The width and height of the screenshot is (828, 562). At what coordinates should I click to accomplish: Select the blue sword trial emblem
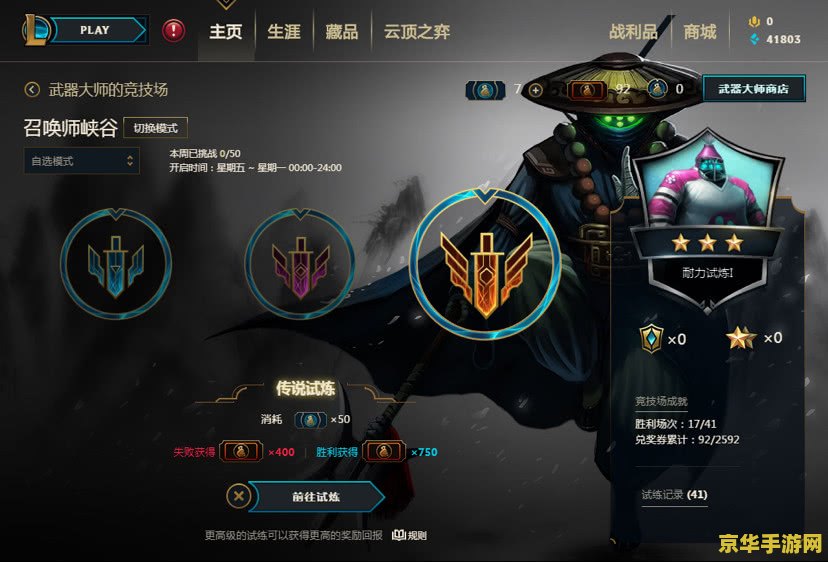(x=116, y=263)
